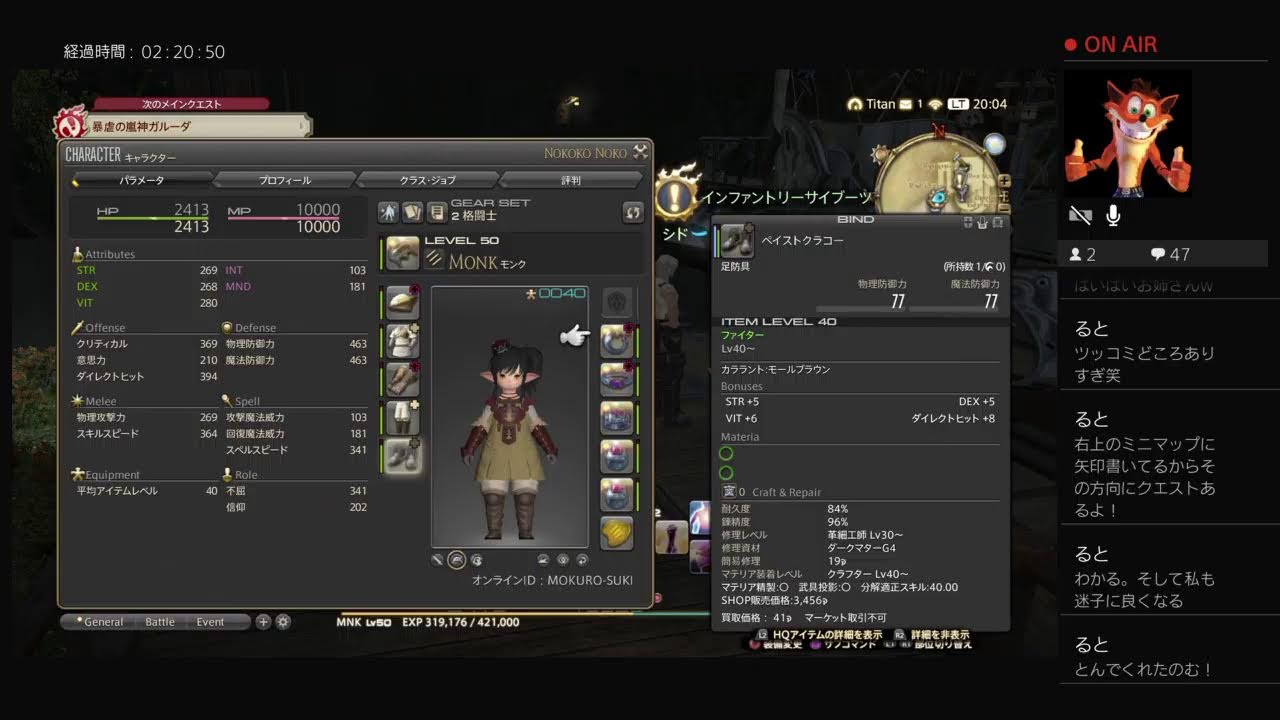Screen dimensions: 1280x720
Task: Open chat settings with the gear icon
Action: click(283, 622)
